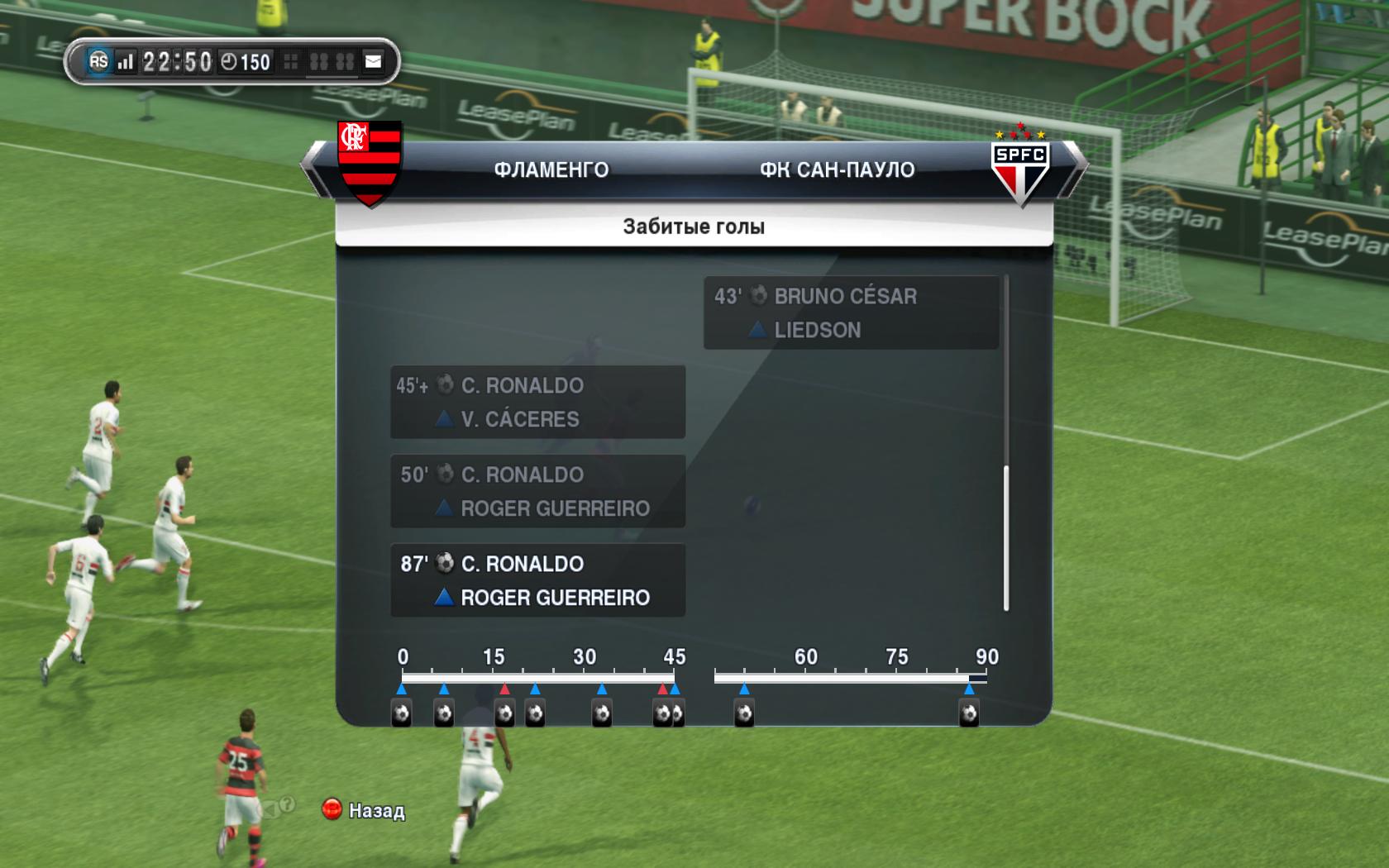Screen dimensions: 1389x868
Task: Select the timeline ball marker at minute 0
Action: [402, 713]
